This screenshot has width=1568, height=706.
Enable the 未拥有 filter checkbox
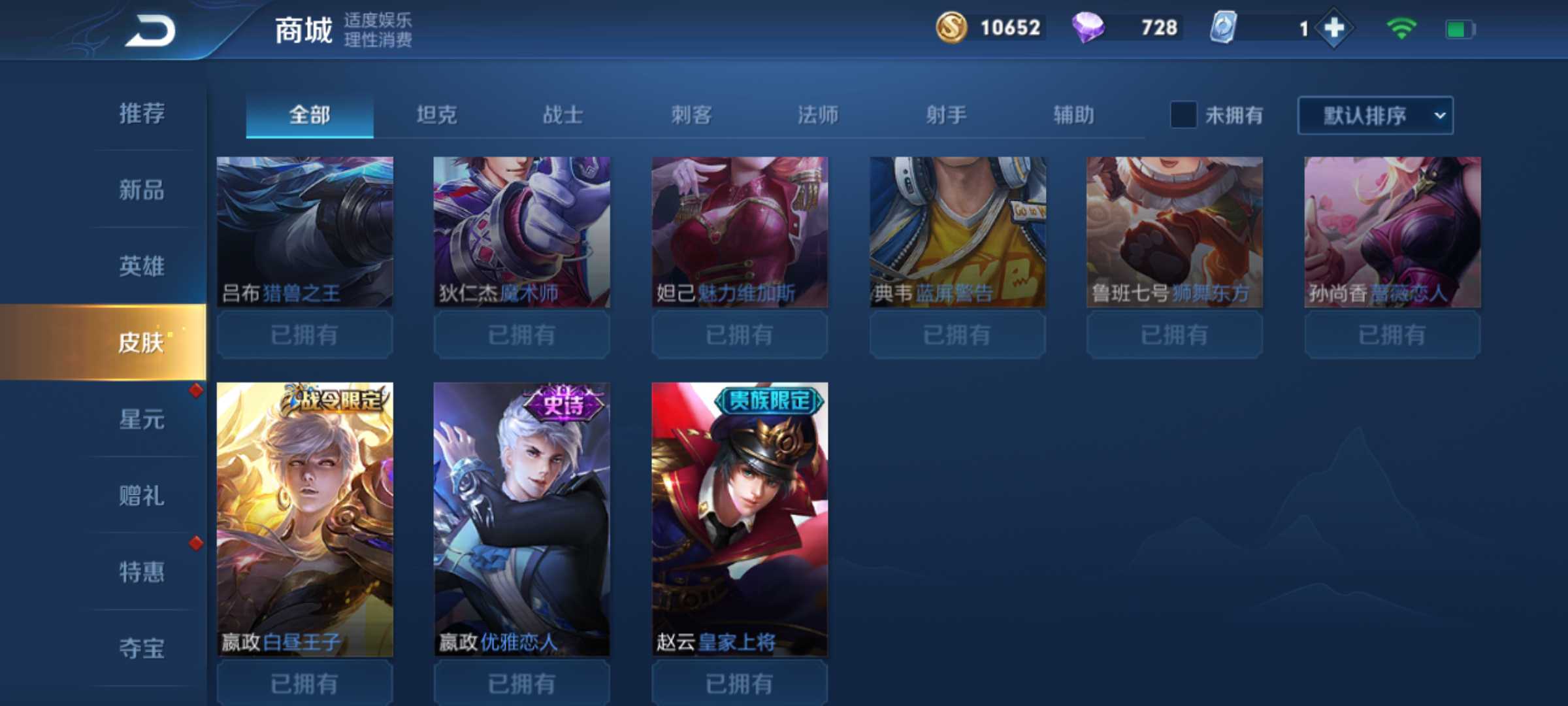1184,115
